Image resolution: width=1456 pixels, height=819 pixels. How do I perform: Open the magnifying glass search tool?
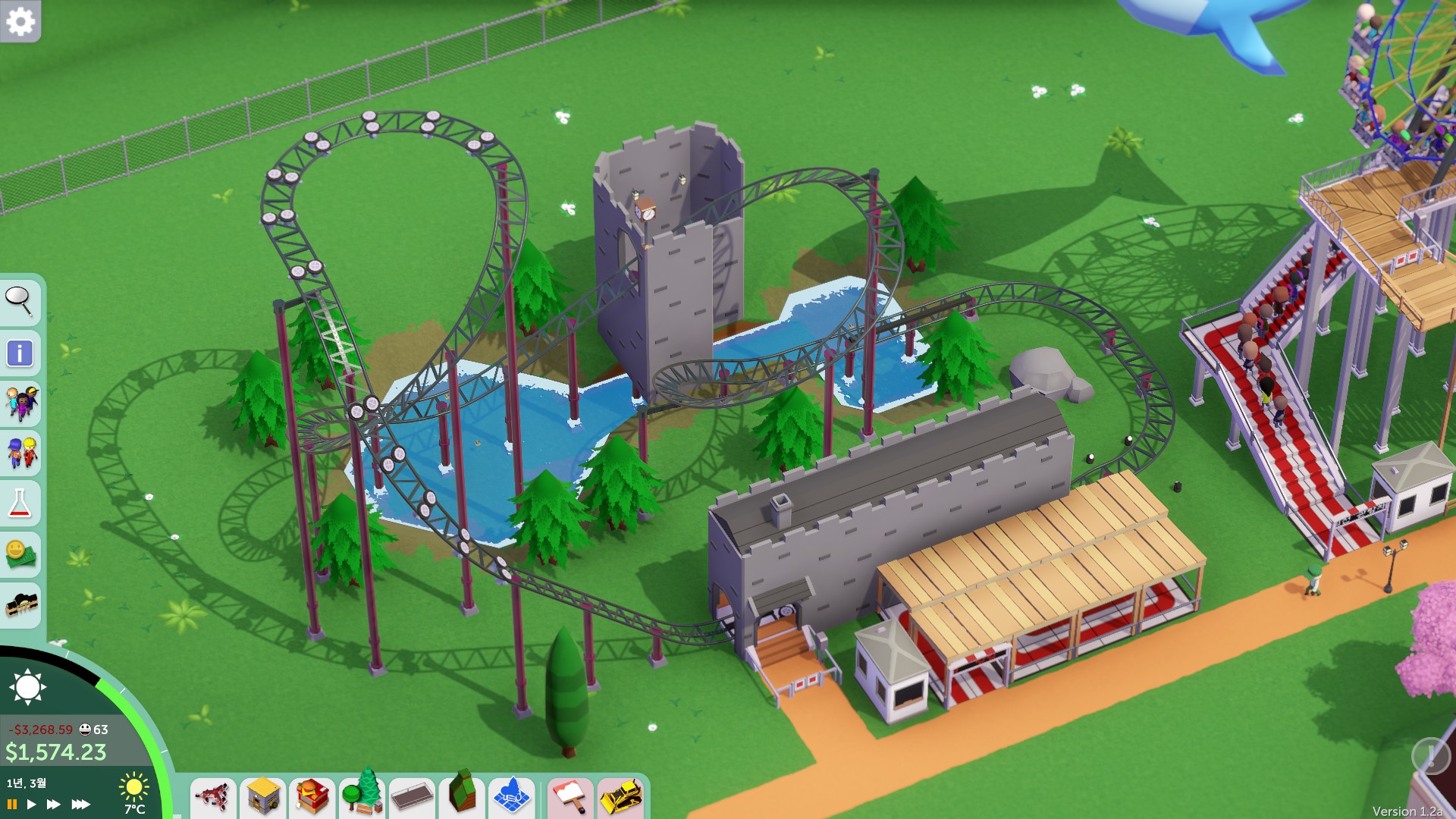click(x=19, y=301)
